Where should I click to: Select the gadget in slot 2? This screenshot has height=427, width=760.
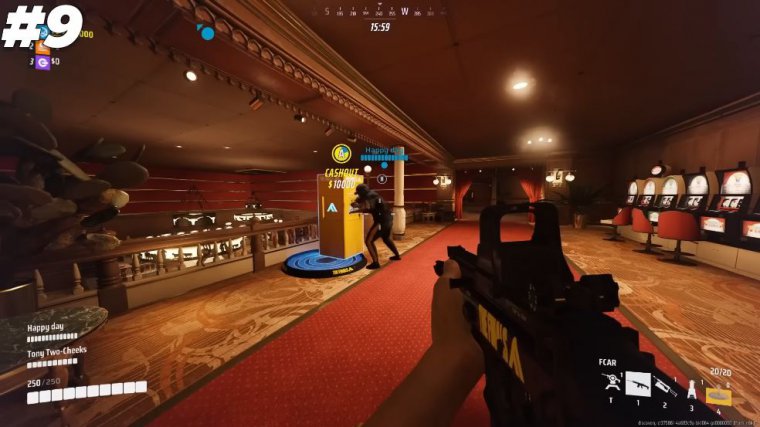tap(666, 386)
